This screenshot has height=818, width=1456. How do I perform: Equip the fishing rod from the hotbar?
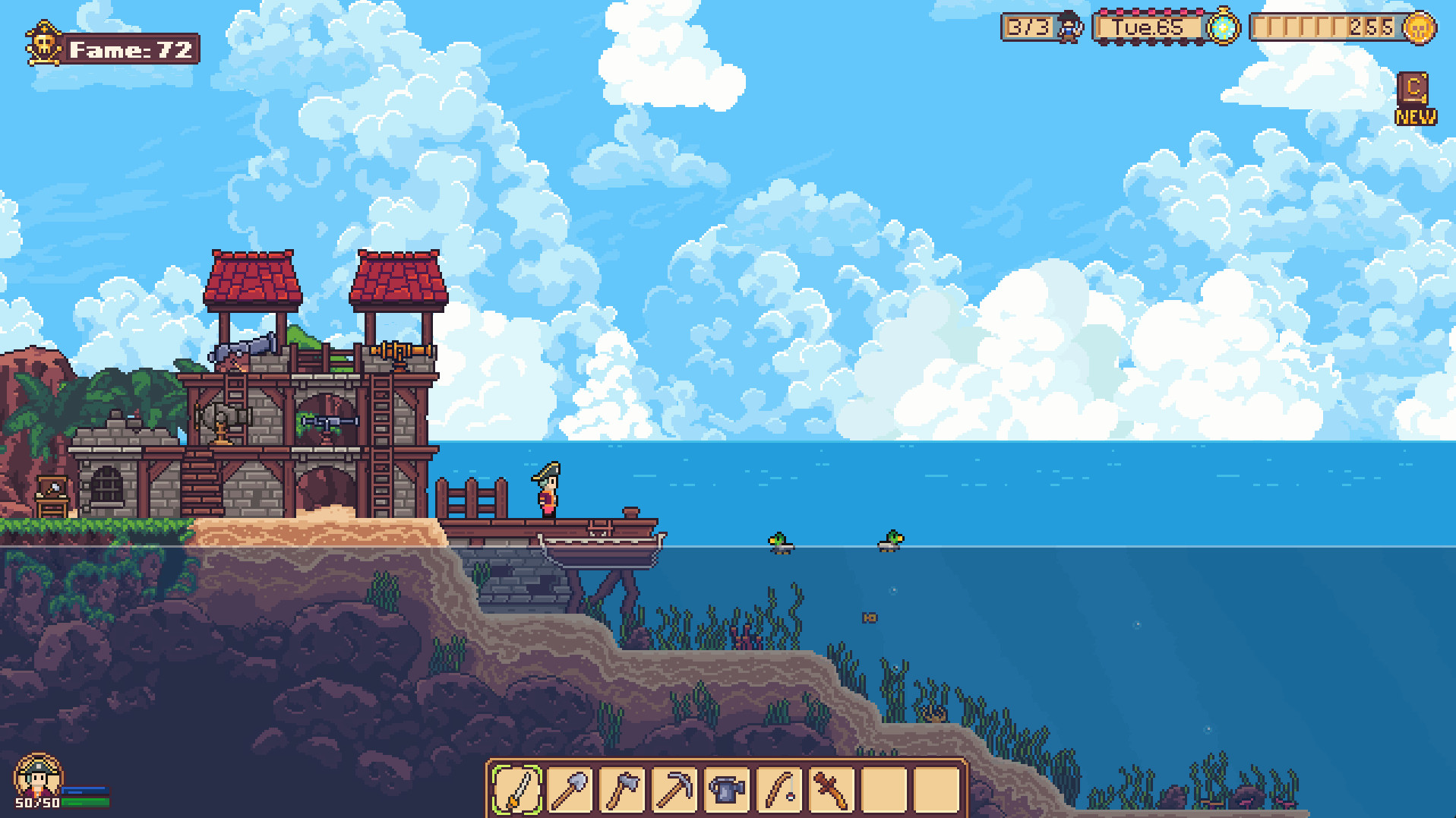[x=779, y=790]
